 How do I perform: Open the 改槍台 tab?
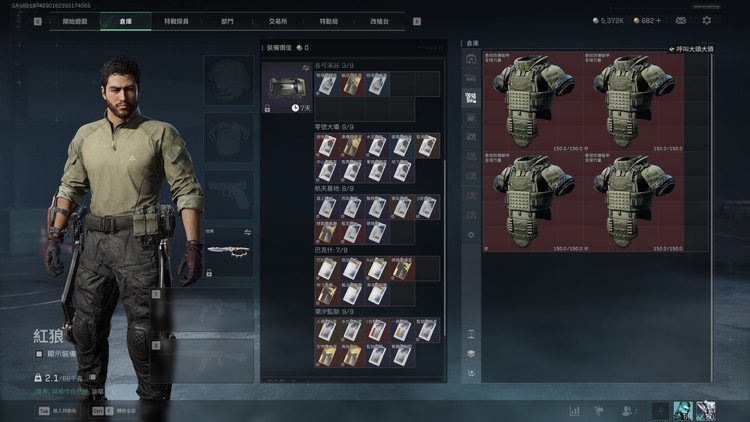379,21
